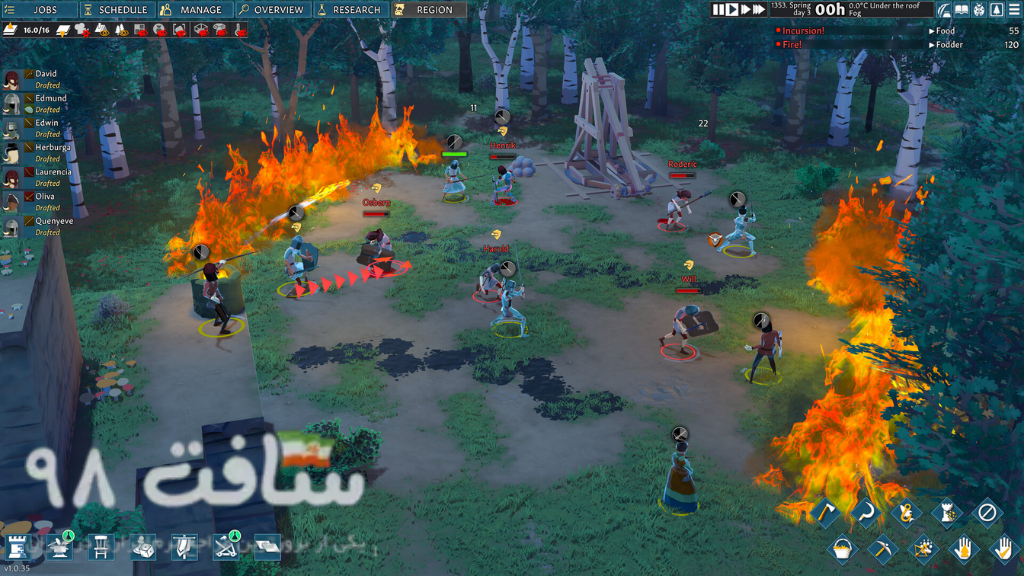Click the Incursion! alert

point(805,31)
